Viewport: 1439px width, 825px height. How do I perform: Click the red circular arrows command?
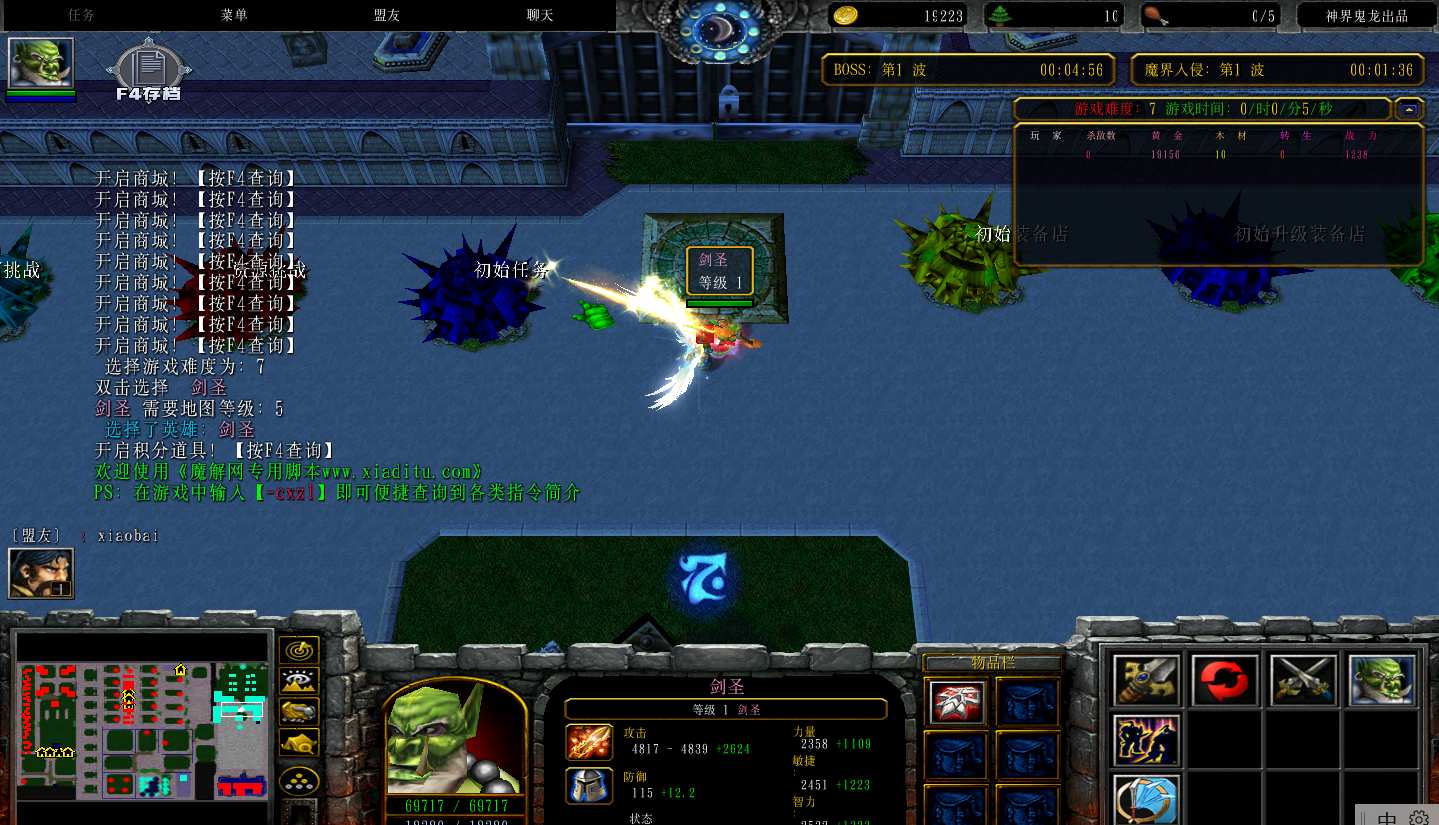(x=1225, y=680)
